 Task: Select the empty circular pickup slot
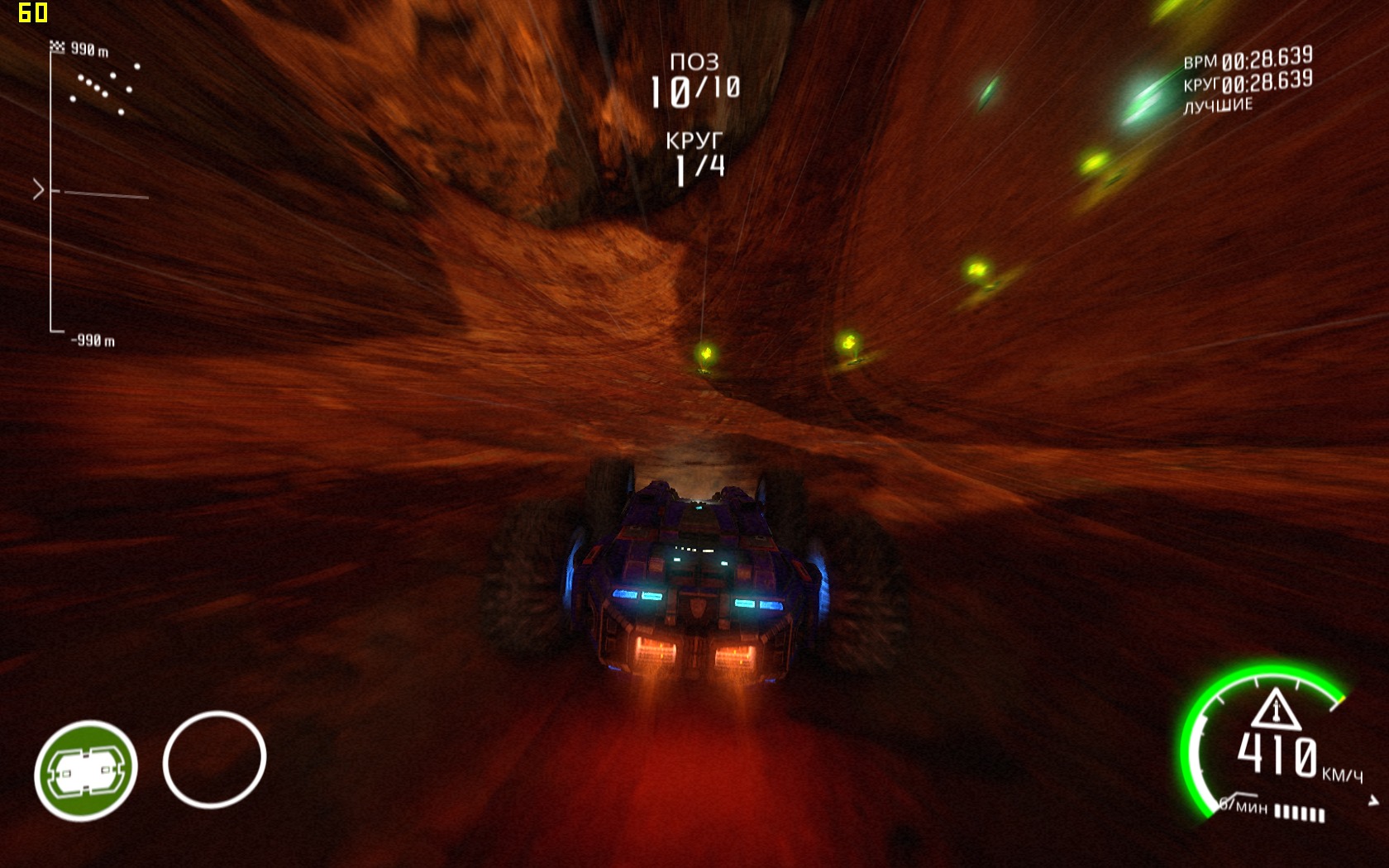214,758
